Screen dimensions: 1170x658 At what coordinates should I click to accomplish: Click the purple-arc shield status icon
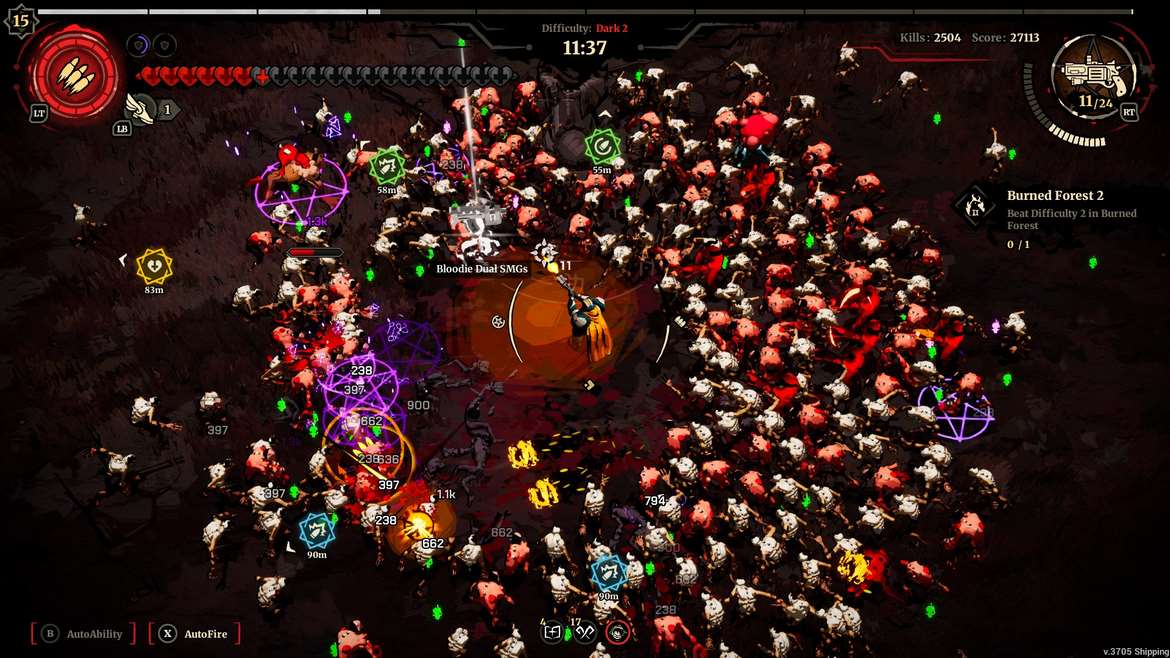tap(138, 45)
